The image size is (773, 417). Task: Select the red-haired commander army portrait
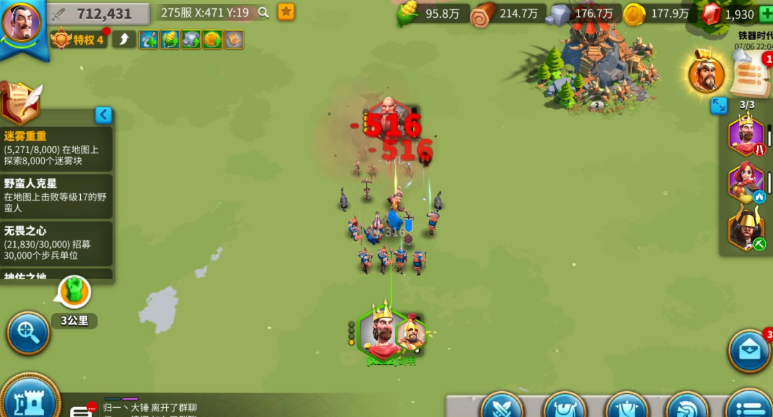[745, 182]
